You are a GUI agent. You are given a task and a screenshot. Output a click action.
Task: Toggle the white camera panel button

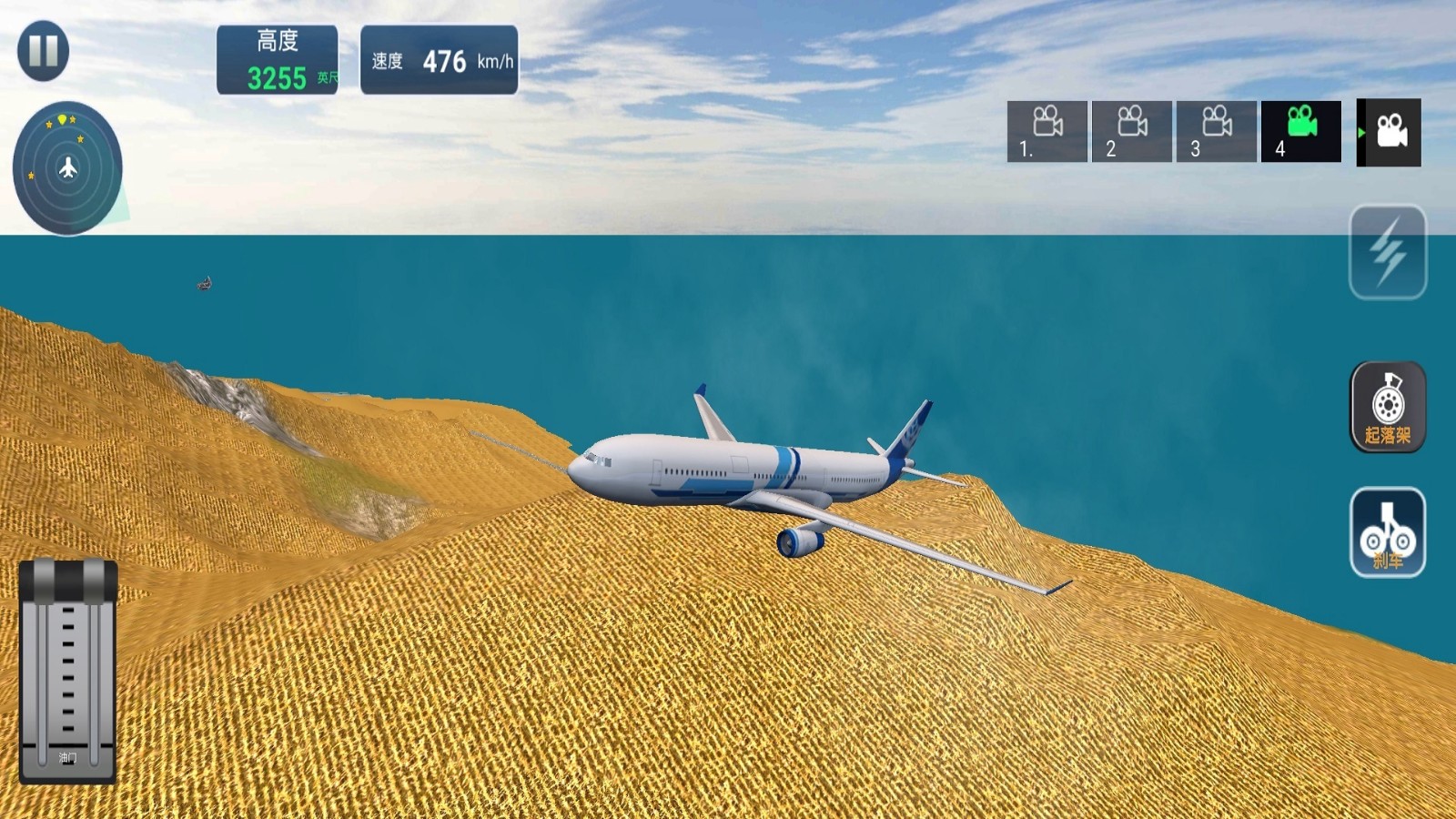click(x=1390, y=133)
